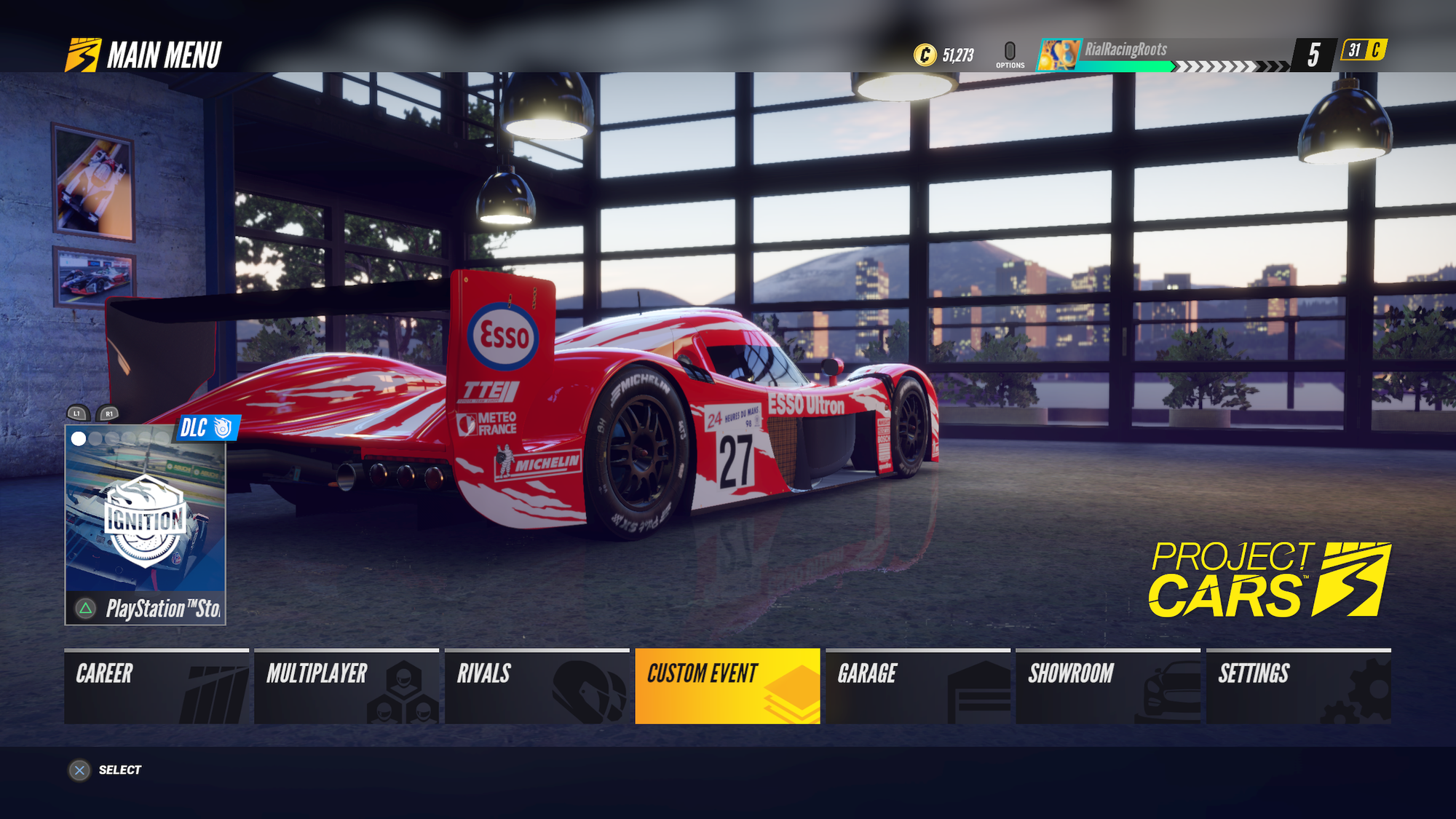Click the OPTIONS touchpad icon

point(1010,51)
